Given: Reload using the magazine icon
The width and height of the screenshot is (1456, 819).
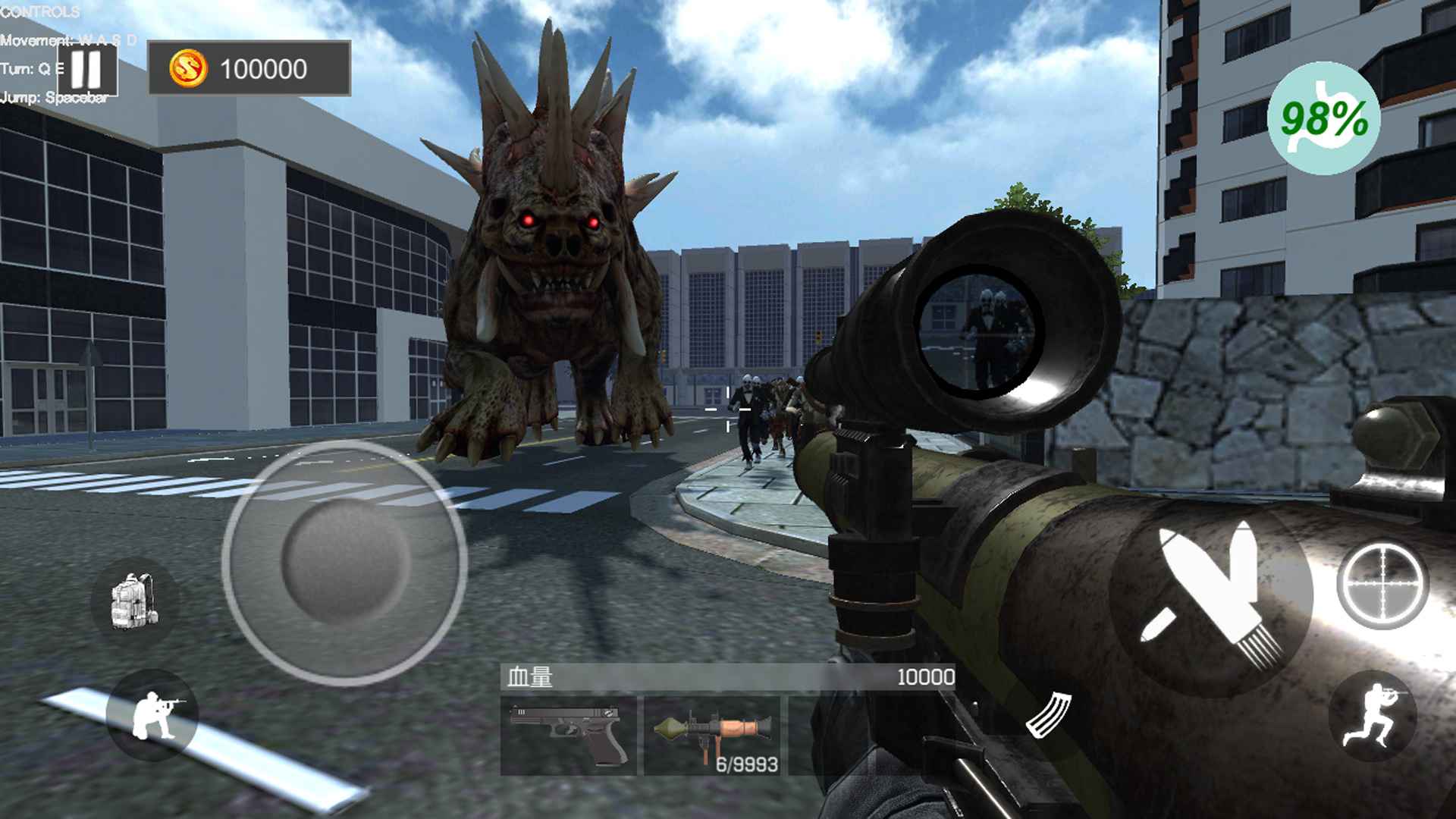Looking at the screenshot, I should [x=1049, y=715].
